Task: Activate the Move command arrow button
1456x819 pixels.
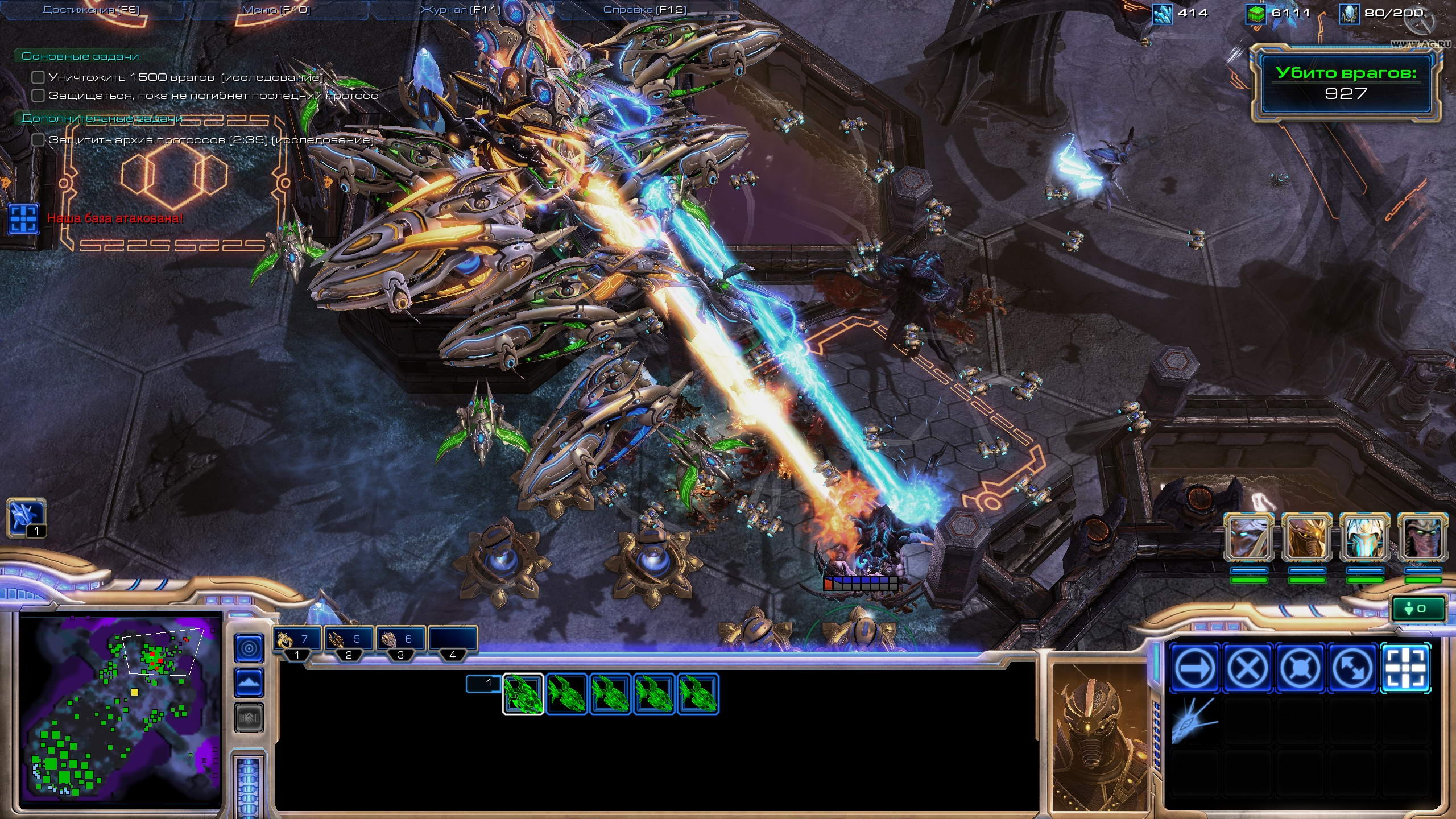Action: pos(1196,668)
